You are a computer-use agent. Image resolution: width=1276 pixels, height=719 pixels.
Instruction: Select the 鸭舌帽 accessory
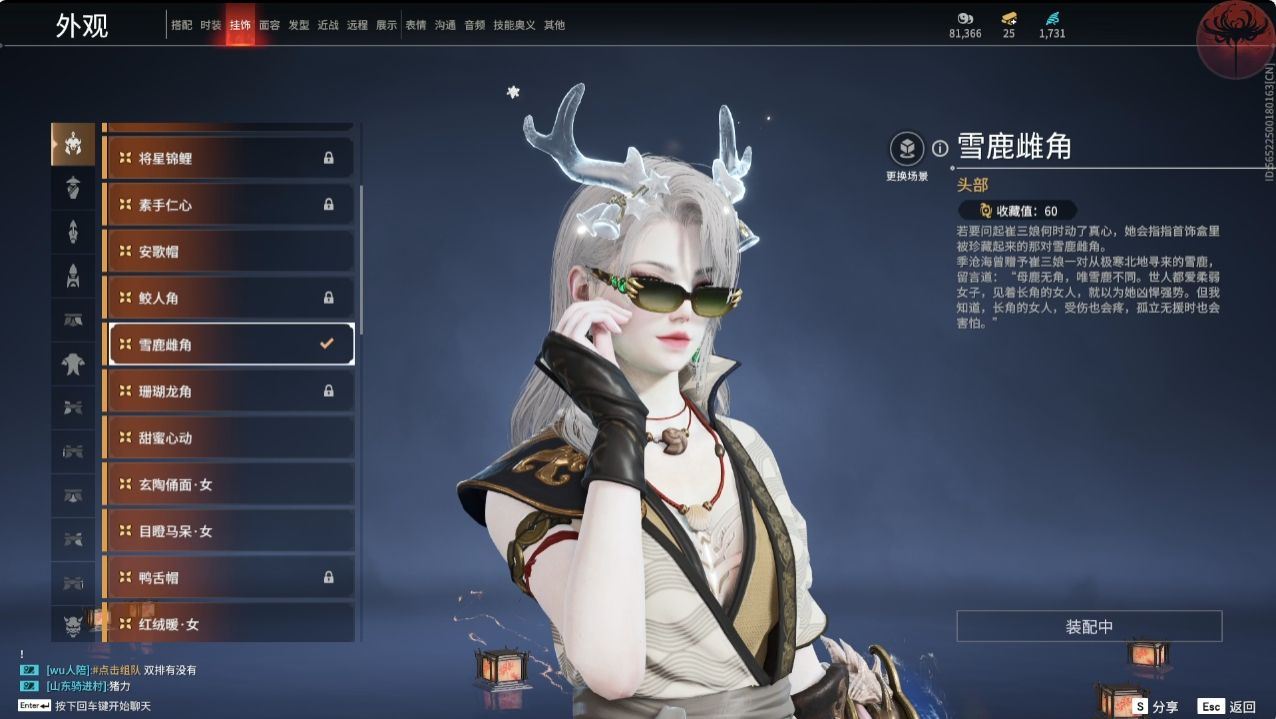click(x=228, y=578)
